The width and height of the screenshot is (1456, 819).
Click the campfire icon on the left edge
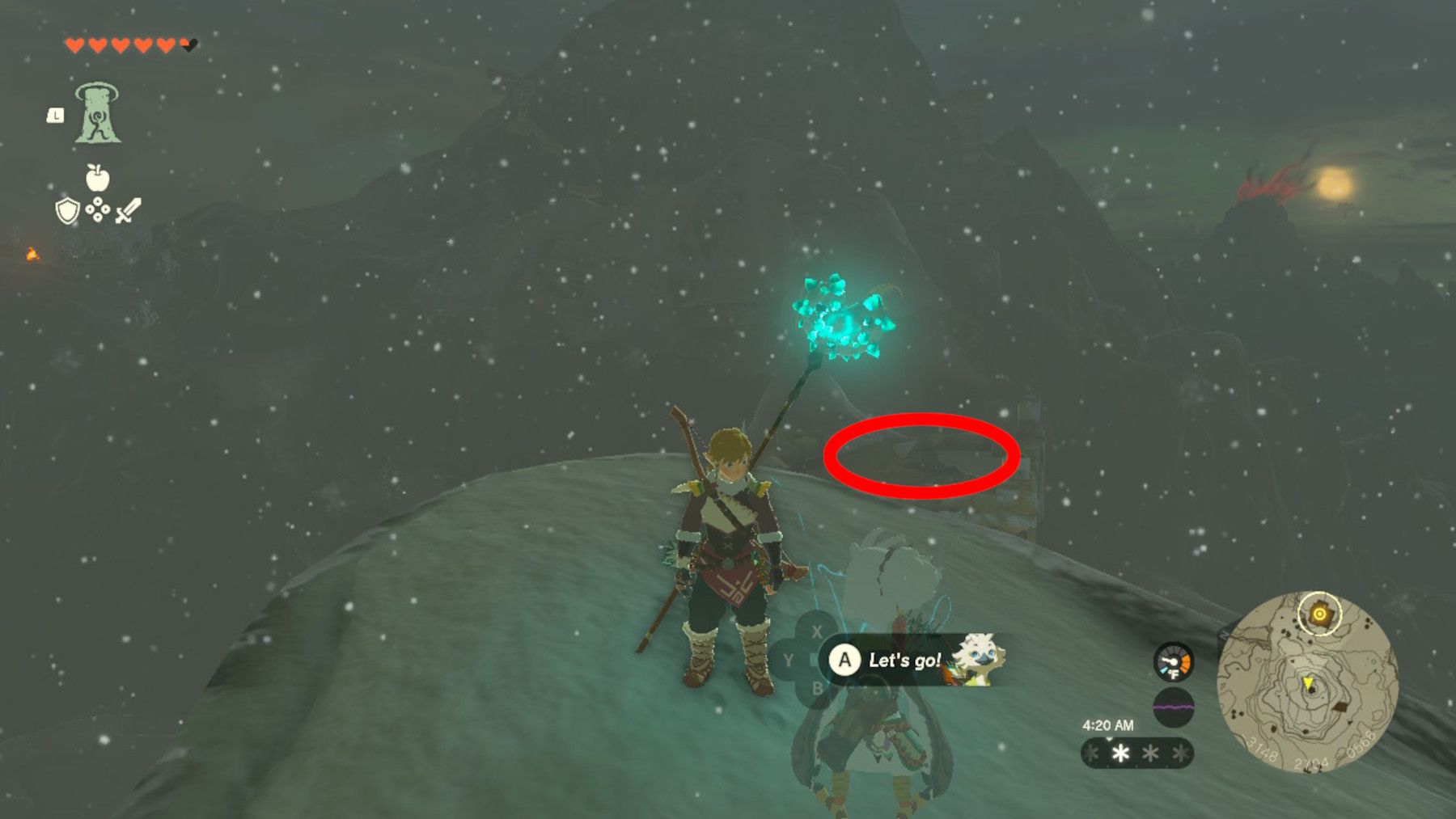pyautogui.click(x=33, y=255)
